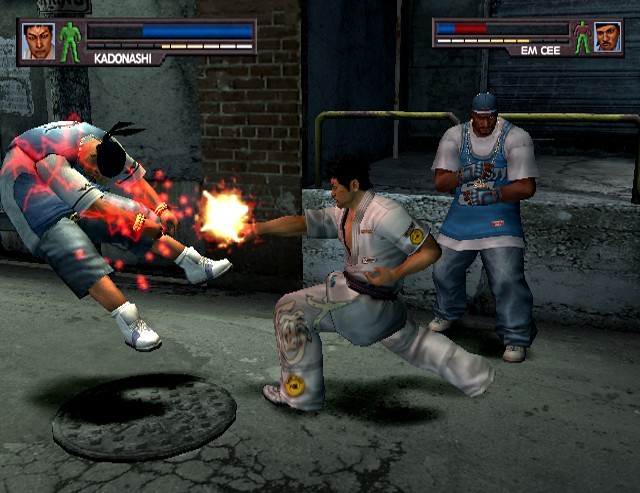The image size is (640, 493).
Task: Click Kadonashi's face portrait
Action: tap(38, 42)
